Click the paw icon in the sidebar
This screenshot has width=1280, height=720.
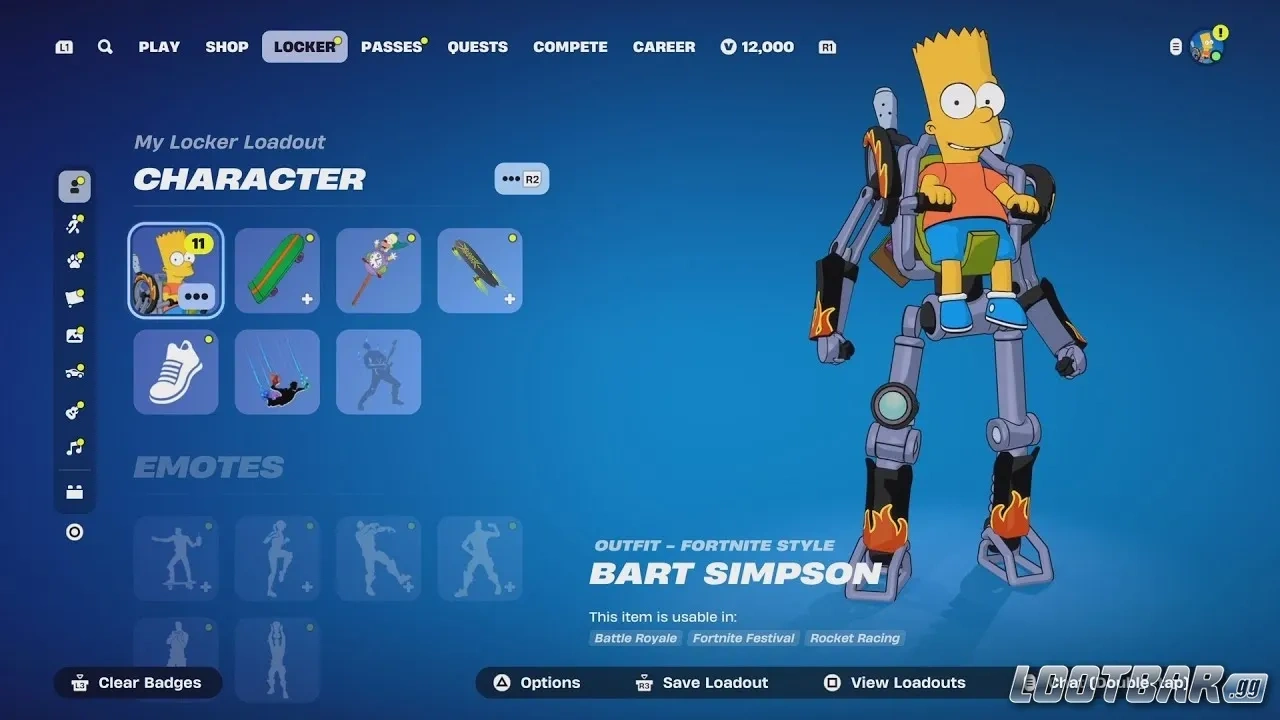tap(75, 260)
